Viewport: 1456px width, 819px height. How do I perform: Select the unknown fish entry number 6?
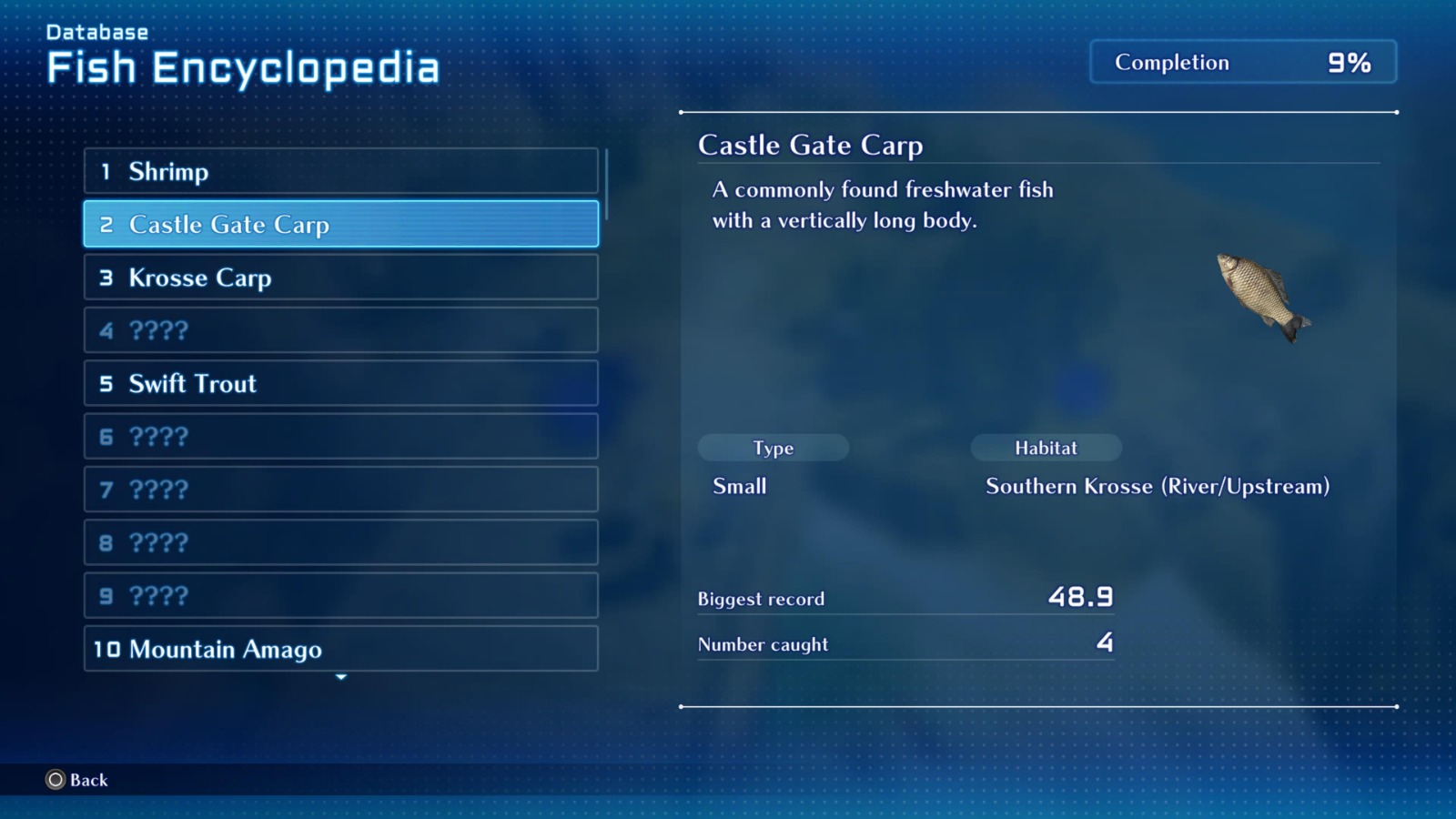(x=340, y=436)
